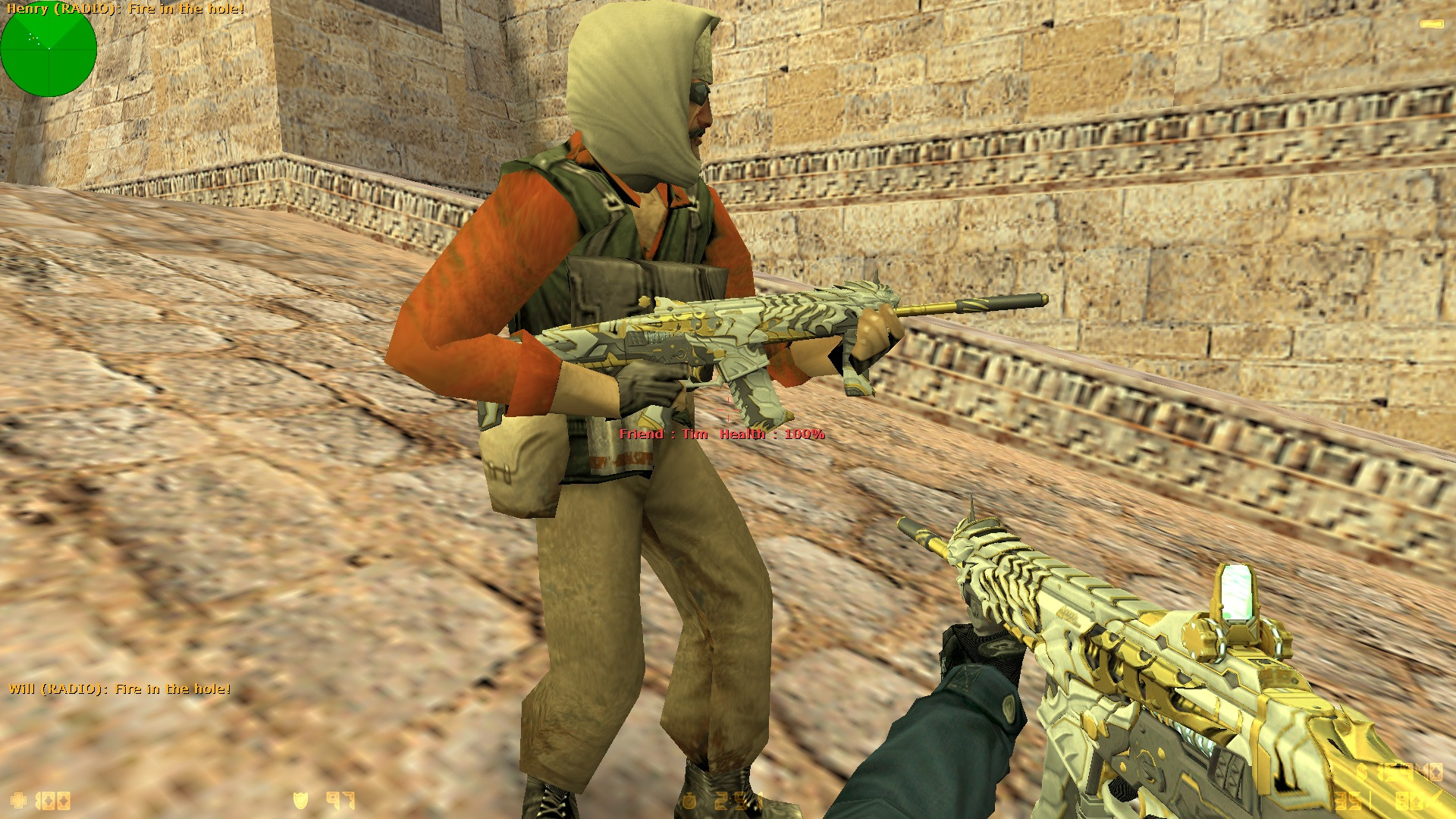
Task: Click the player direction marker on the radar
Action: [49, 50]
